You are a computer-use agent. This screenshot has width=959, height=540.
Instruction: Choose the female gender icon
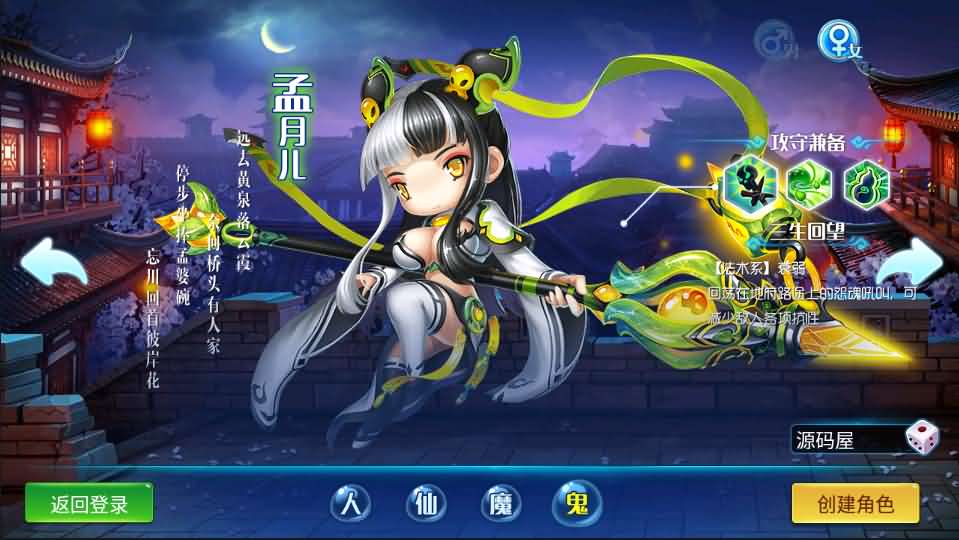(836, 40)
